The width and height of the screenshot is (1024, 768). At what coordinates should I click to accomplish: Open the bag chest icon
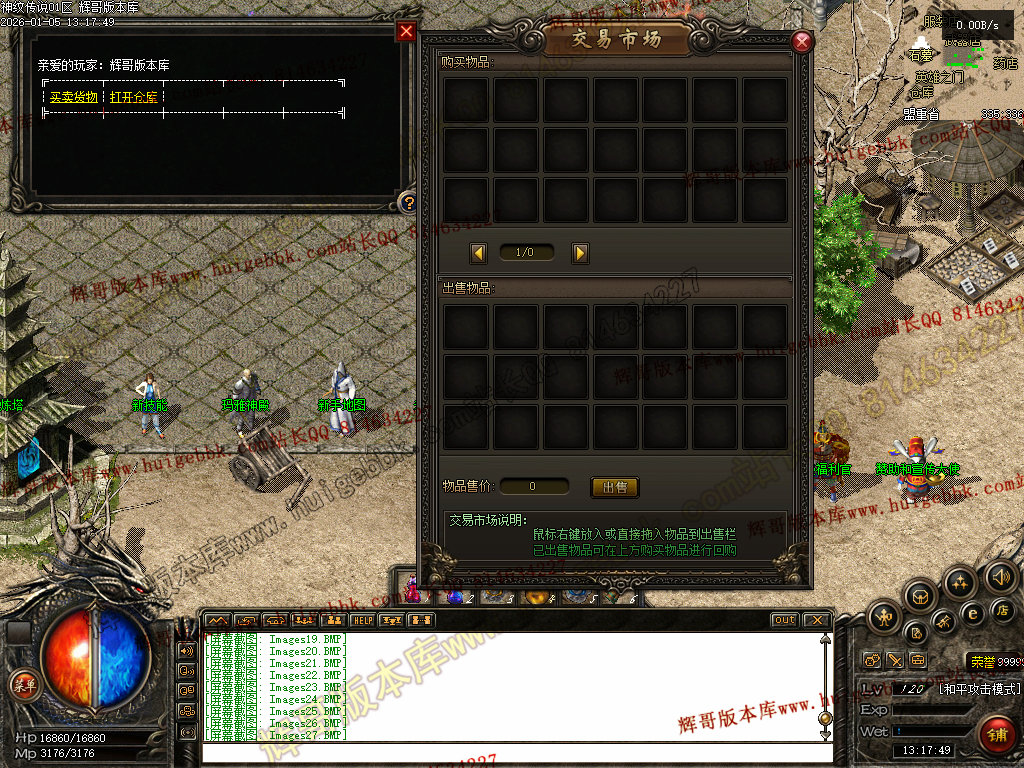point(921,596)
